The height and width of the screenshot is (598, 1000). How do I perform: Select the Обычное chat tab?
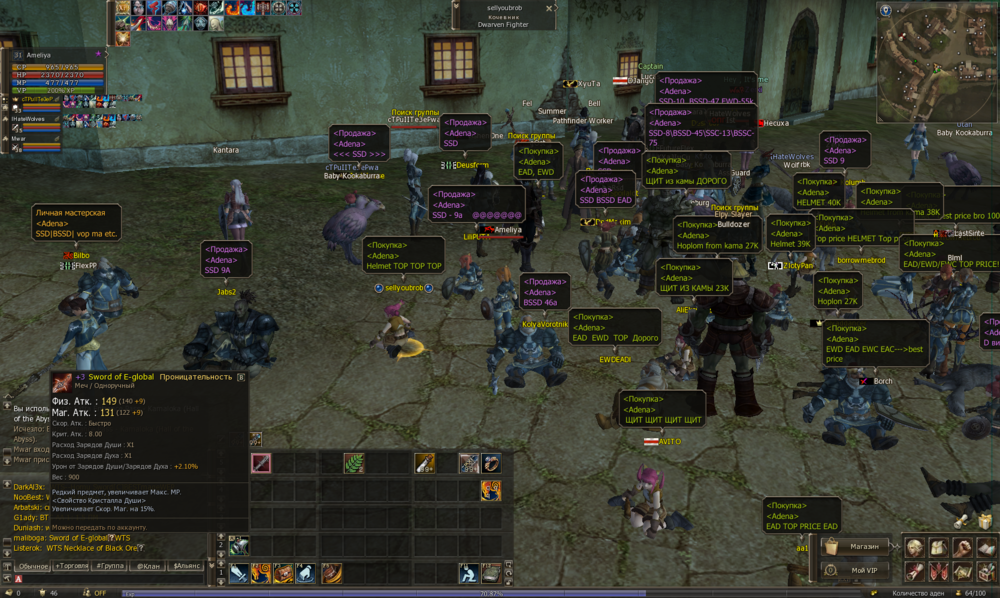pos(33,566)
